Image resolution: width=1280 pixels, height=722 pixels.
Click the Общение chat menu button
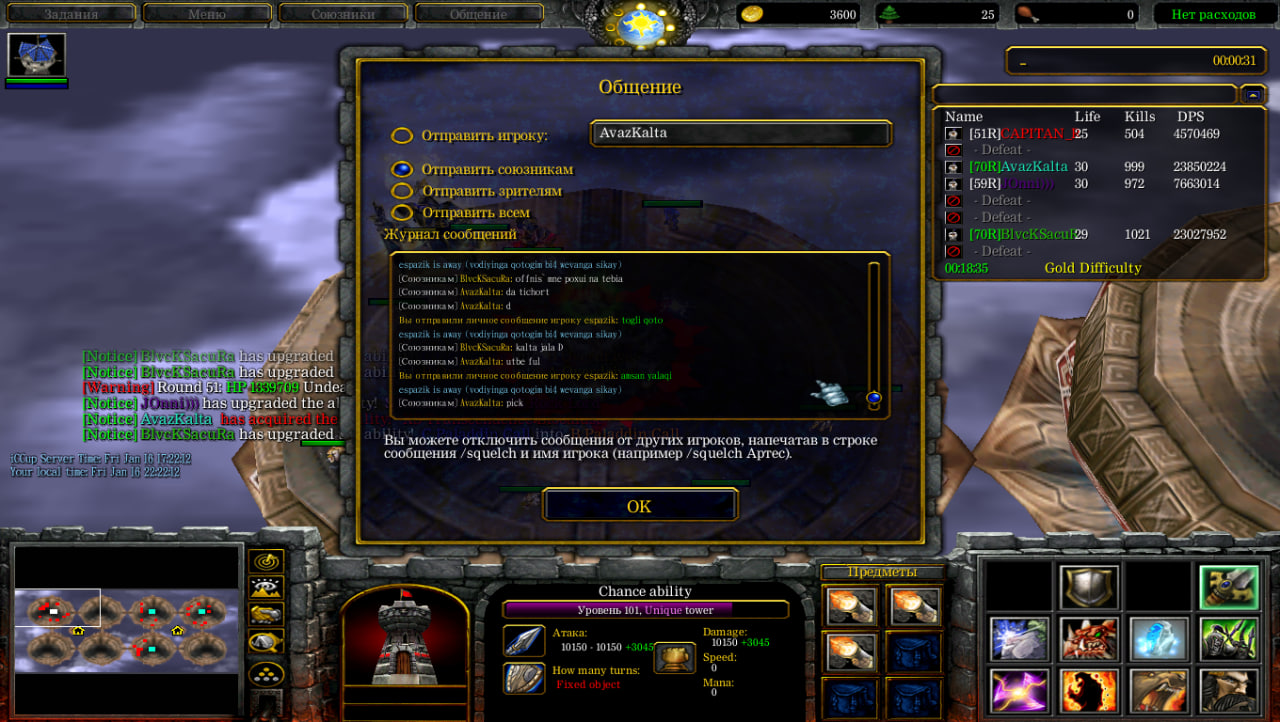coord(478,14)
